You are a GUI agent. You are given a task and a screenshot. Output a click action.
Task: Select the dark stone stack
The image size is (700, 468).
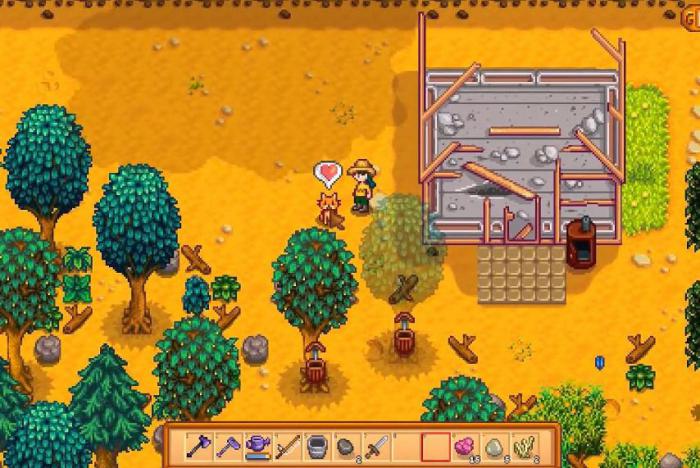tap(345, 445)
